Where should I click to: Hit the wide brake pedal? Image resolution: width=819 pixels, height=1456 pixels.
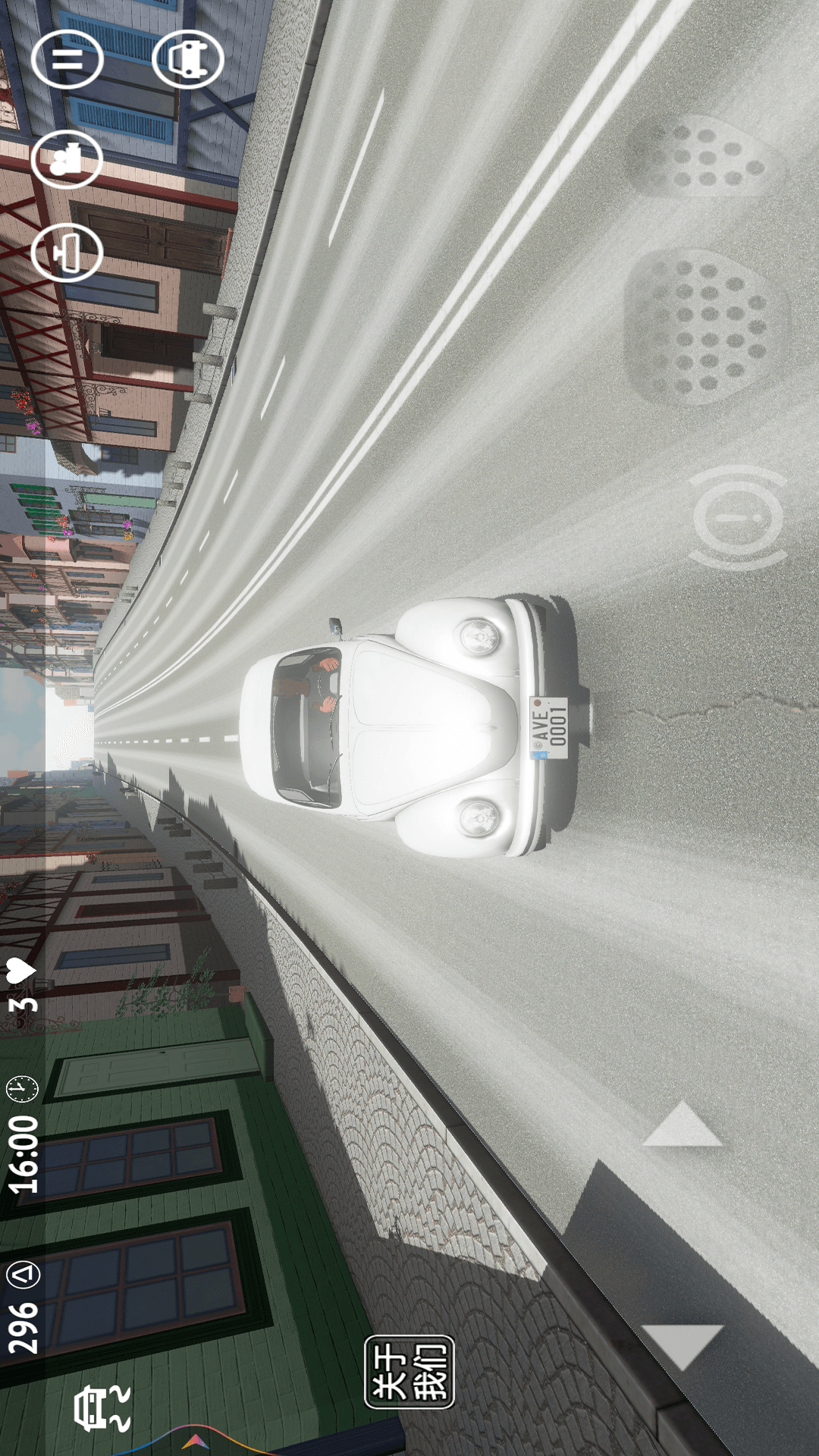705,326
